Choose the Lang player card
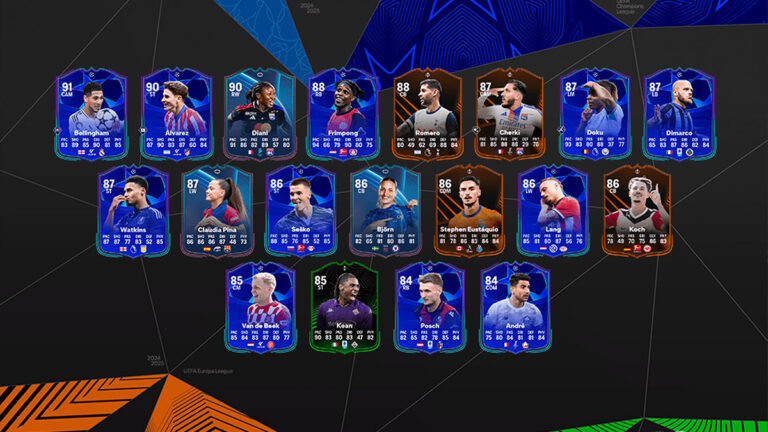768x432 pixels. click(552, 210)
